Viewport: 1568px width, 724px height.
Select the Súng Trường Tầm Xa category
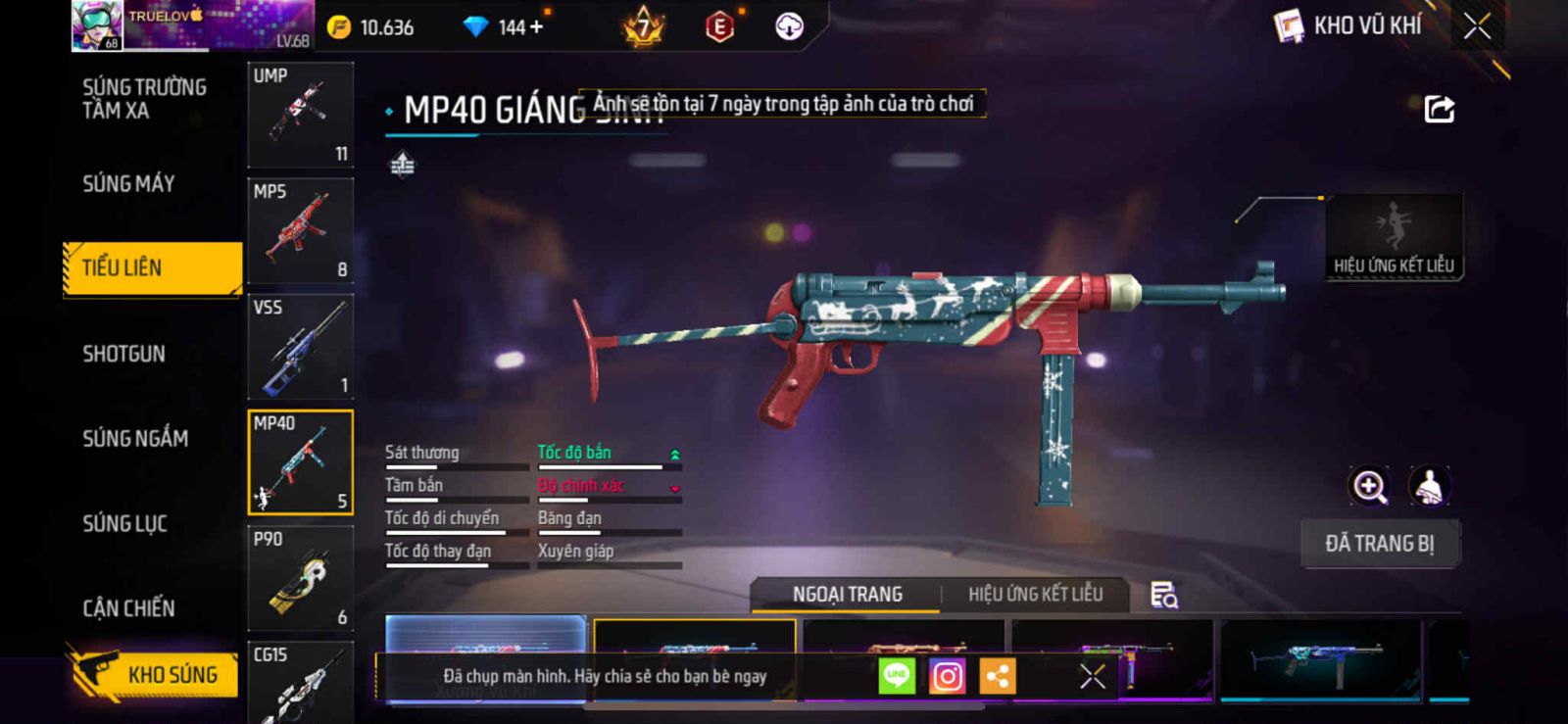[144, 99]
